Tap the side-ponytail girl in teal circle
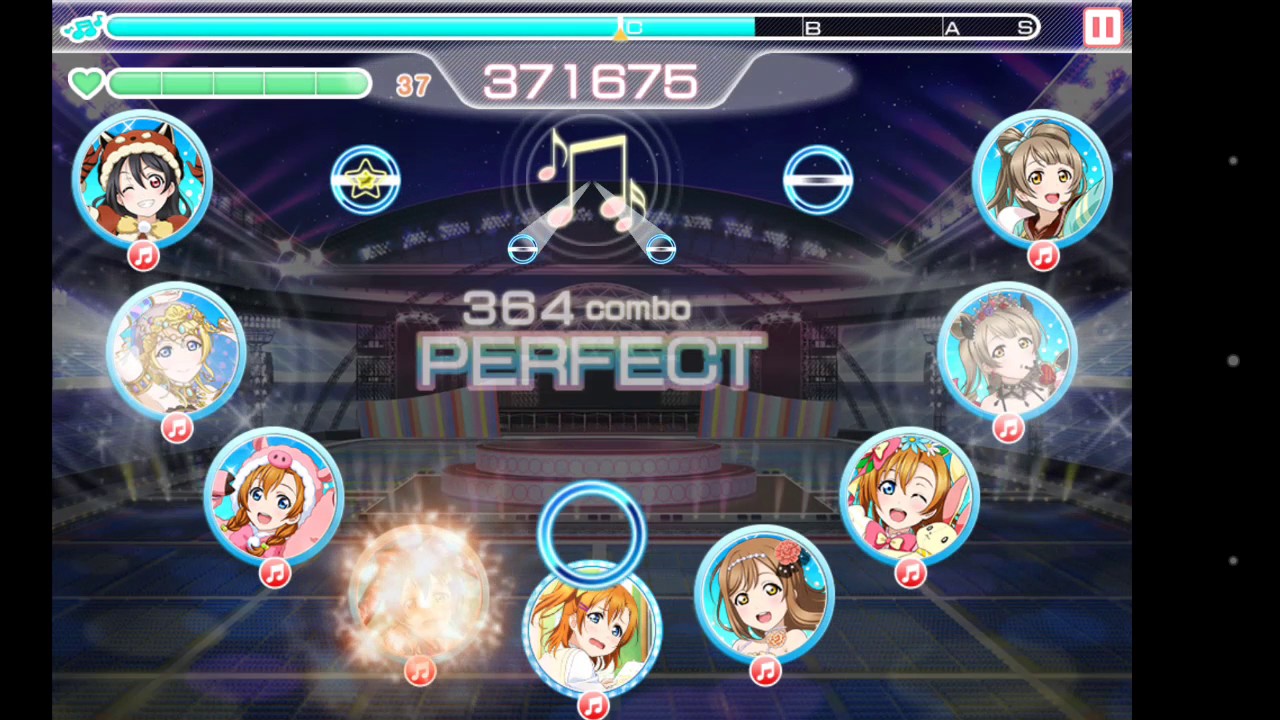Viewport: 1280px width, 720px height. point(1042,179)
